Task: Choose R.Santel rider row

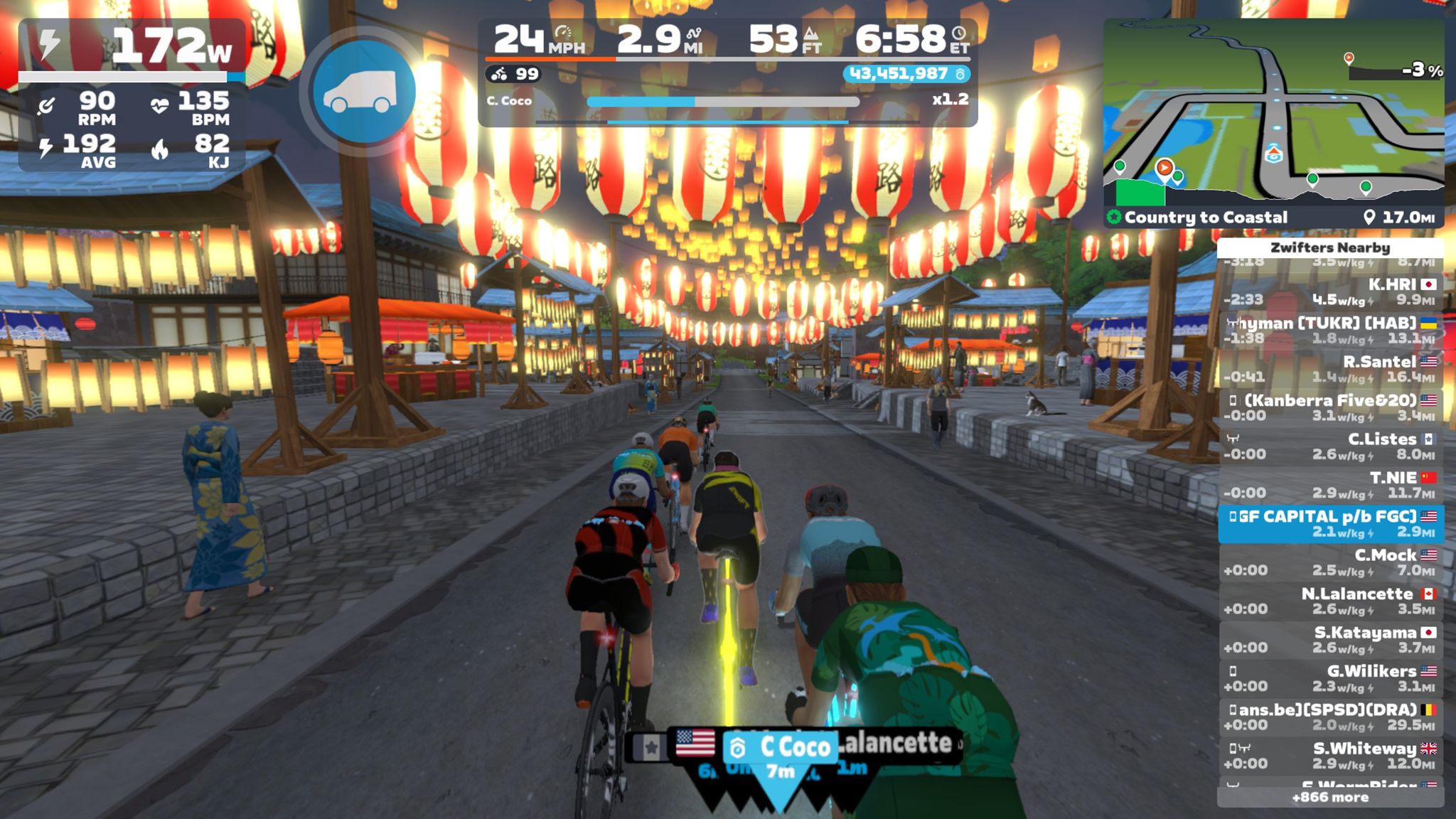Action: click(x=1330, y=369)
